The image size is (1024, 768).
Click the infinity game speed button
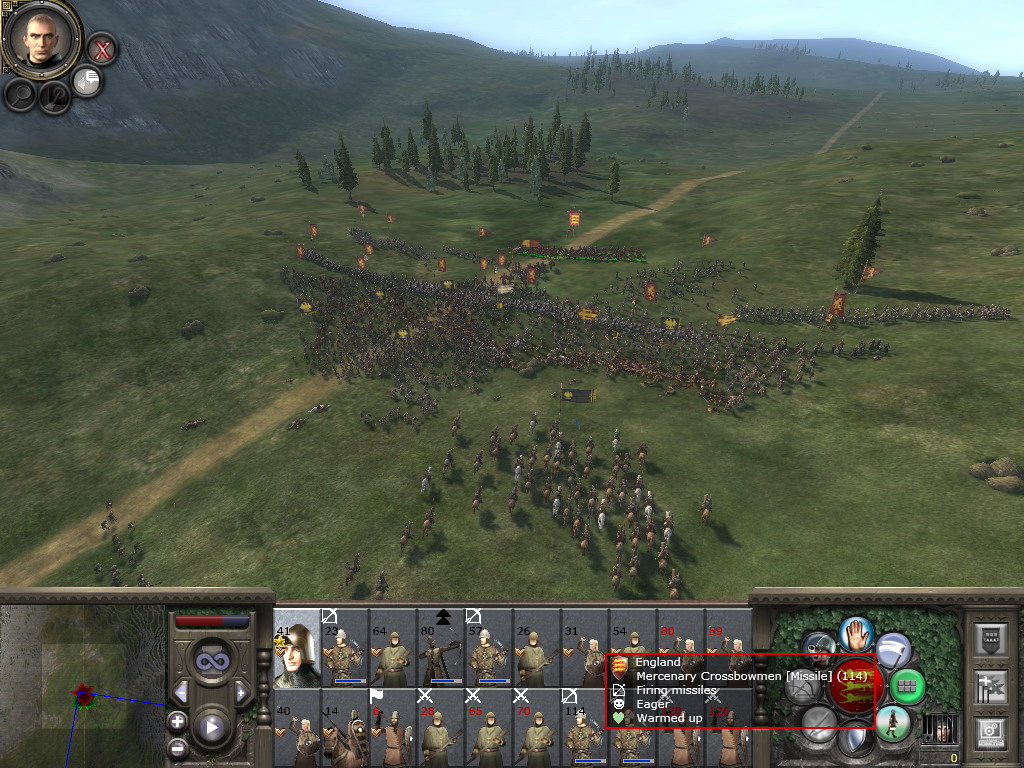[x=210, y=662]
